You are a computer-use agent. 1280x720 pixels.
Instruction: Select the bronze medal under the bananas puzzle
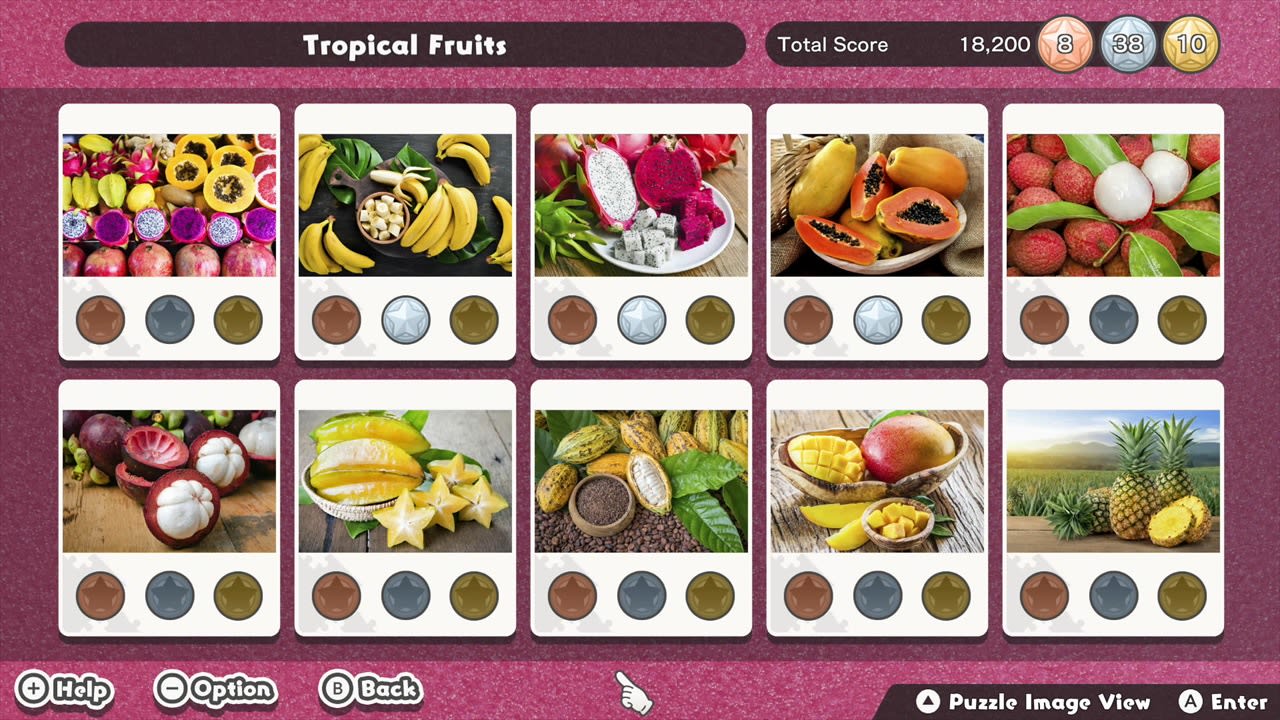[336, 321]
